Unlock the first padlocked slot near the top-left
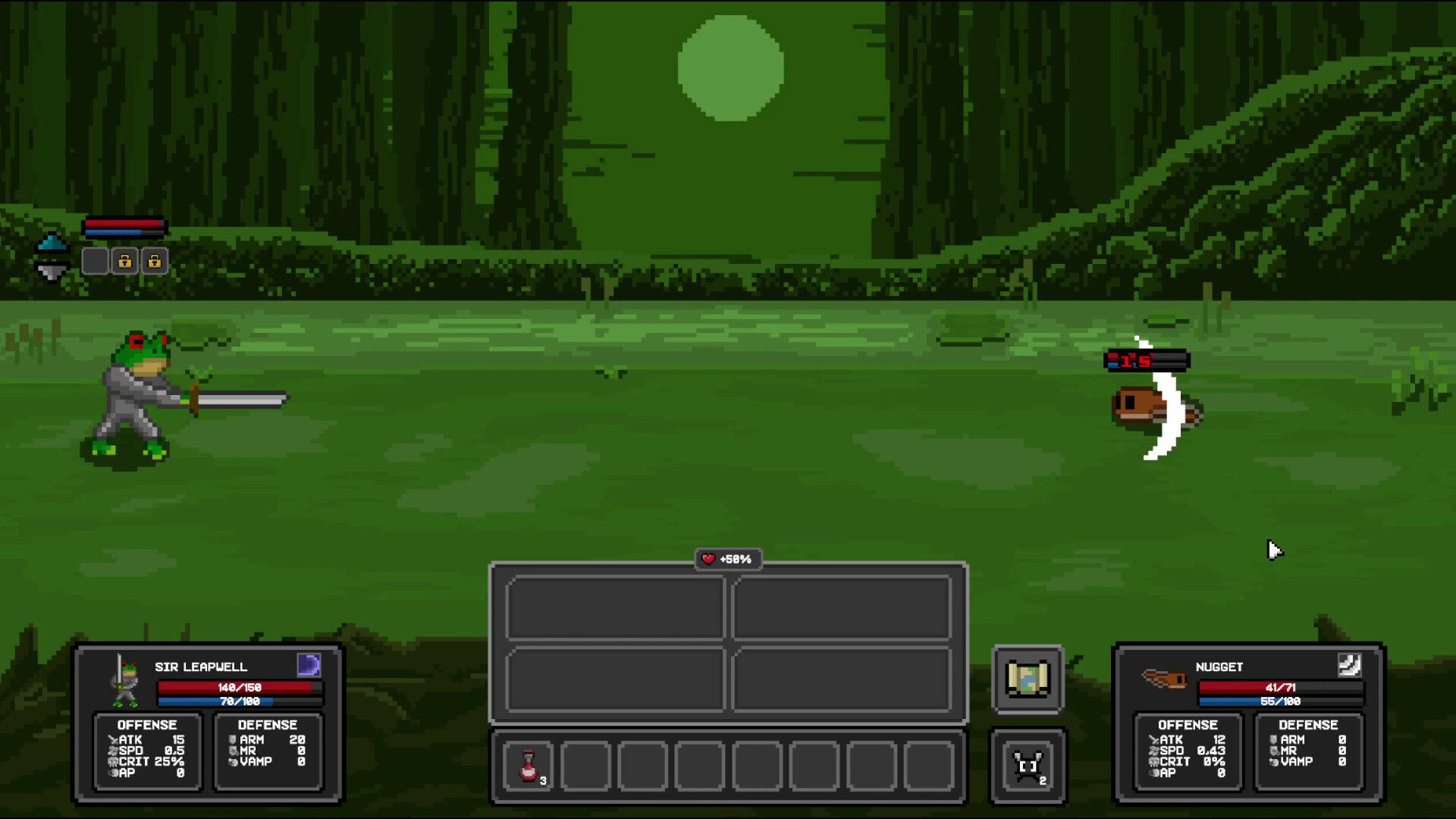Screen dimensions: 1456x819 126,261
